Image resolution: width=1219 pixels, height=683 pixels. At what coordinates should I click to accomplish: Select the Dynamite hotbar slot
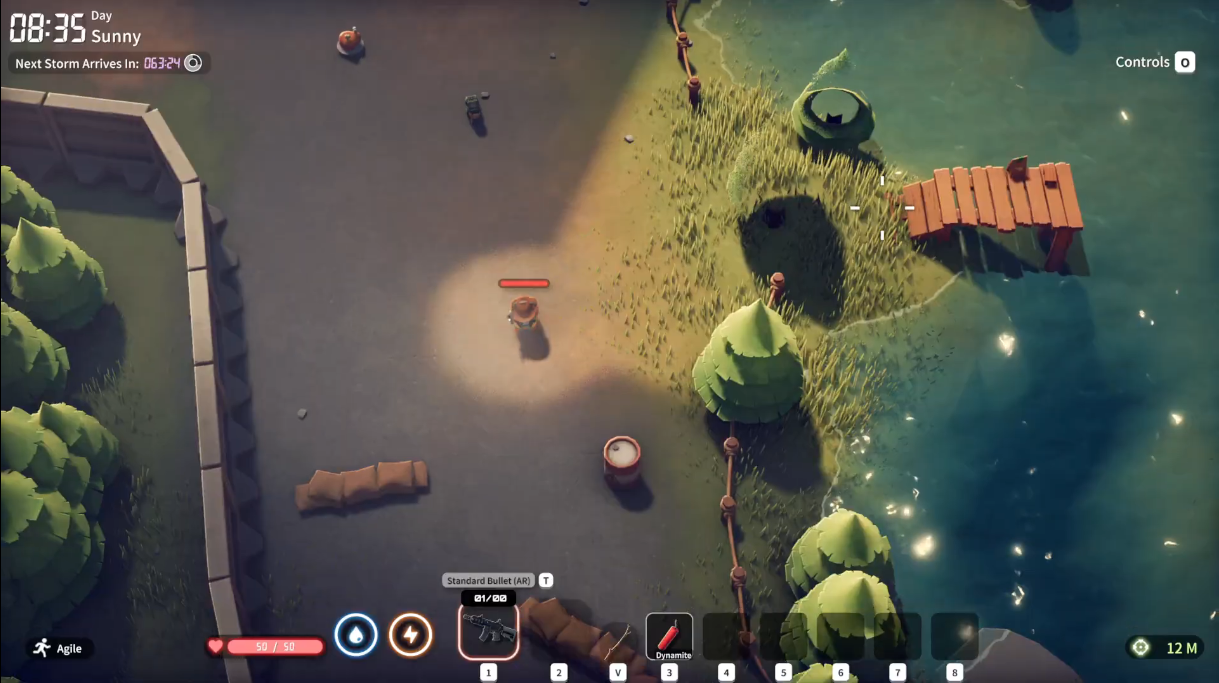[669, 636]
